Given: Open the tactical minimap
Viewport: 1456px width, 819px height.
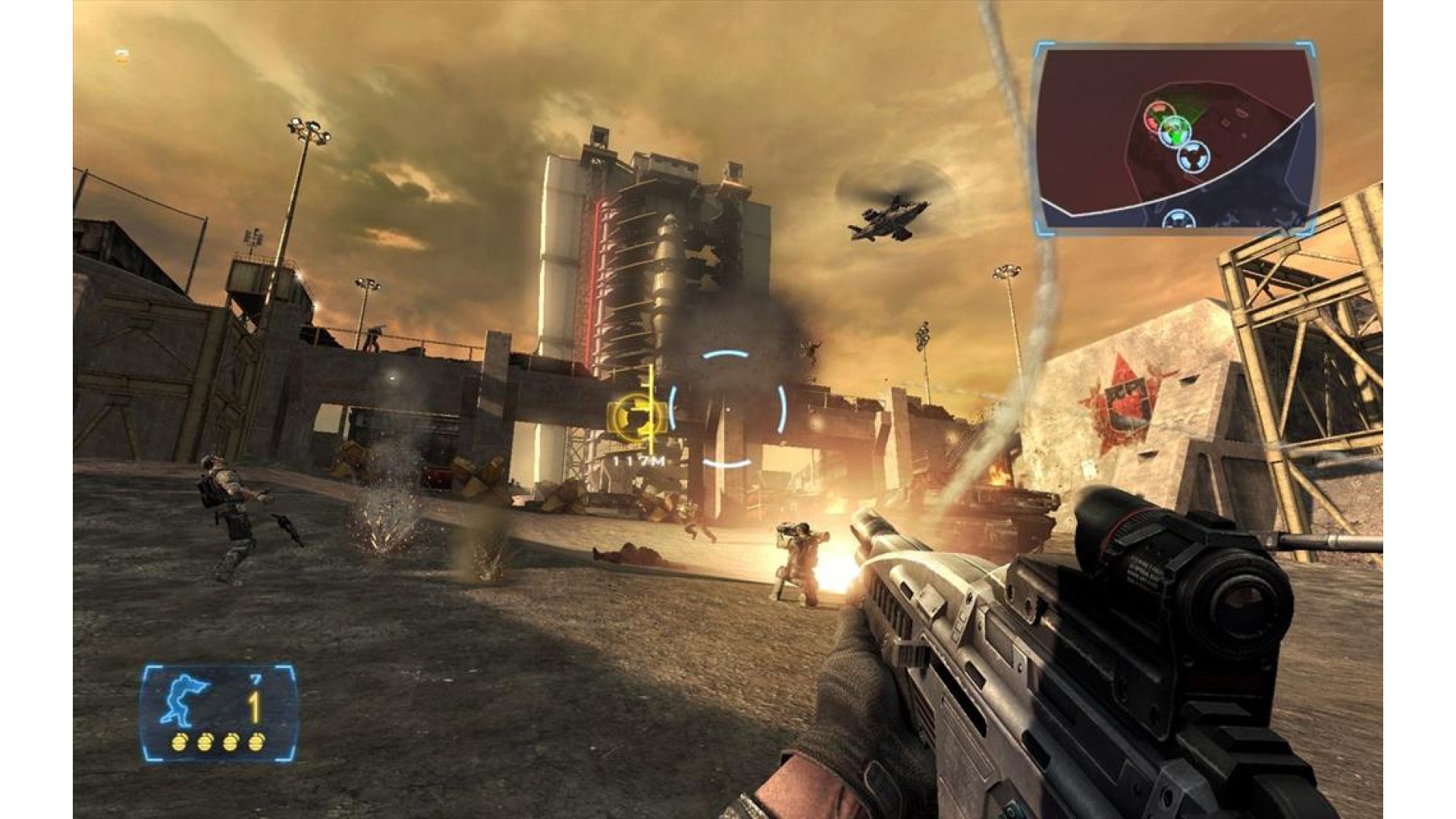Looking at the screenshot, I should pyautogui.click(x=1175, y=136).
